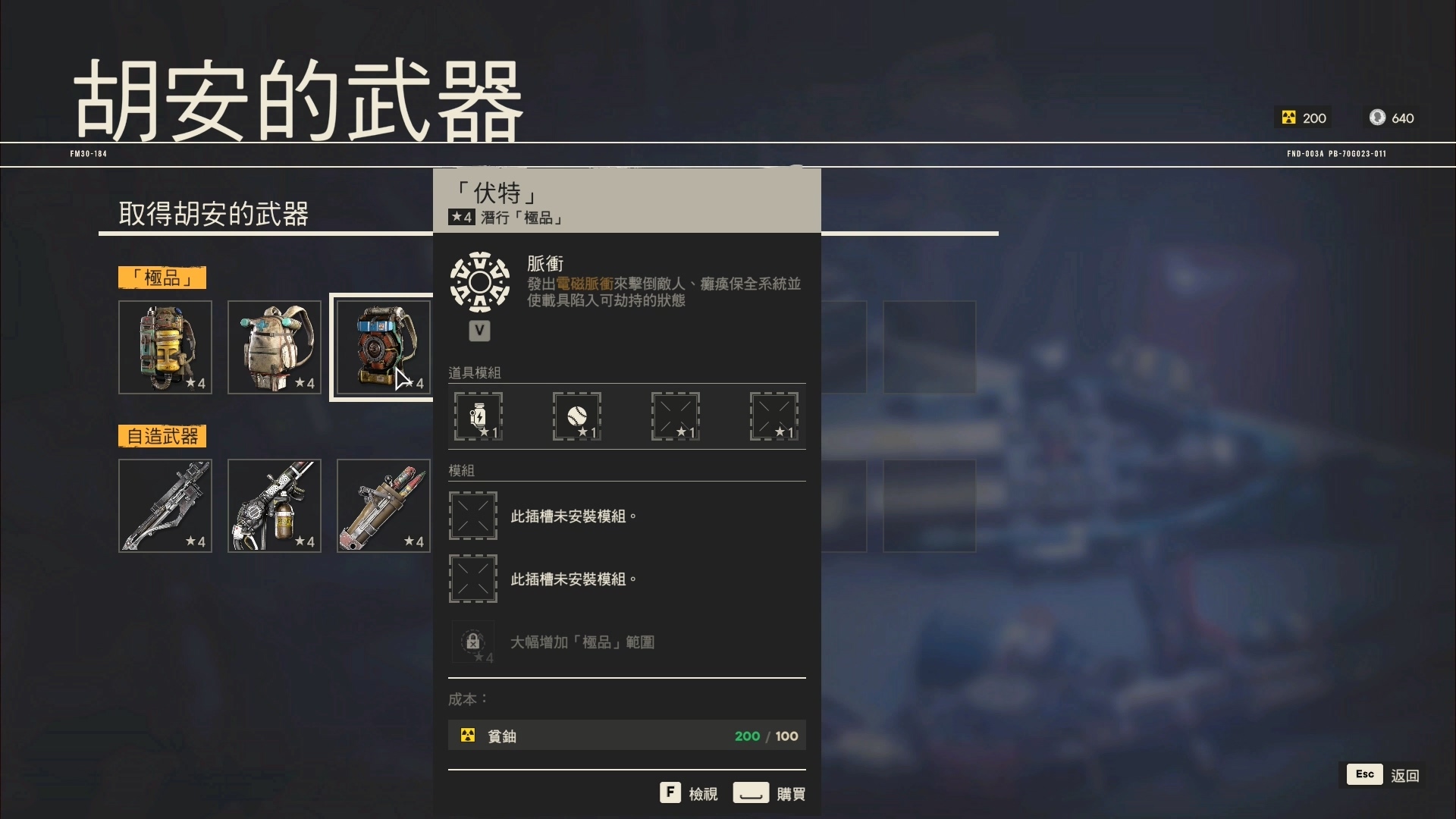Click the EMP grenade gadget mod slot
Image resolution: width=1456 pixels, height=819 pixels.
coord(479,416)
